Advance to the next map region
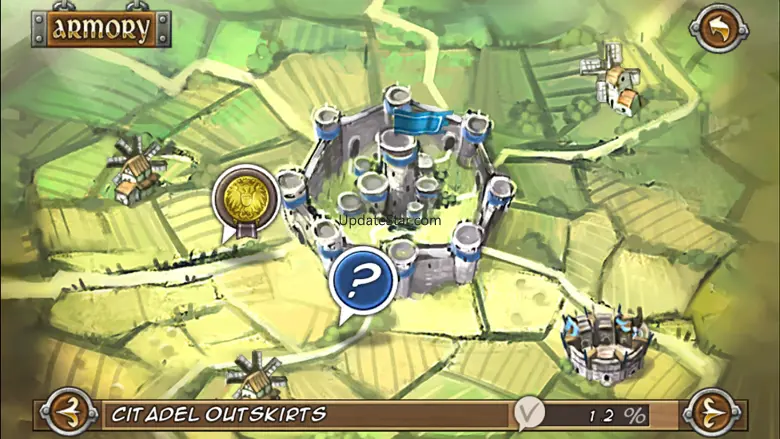This screenshot has width=780, height=439. coord(712,413)
